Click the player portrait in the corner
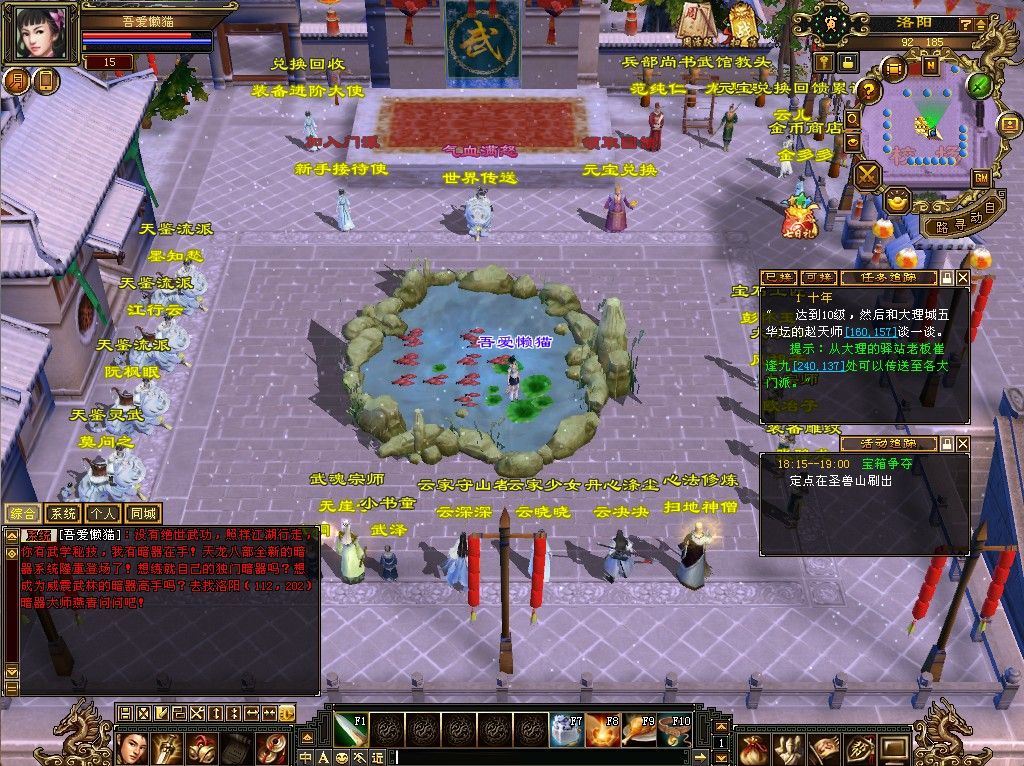Viewport: 1024px width, 766px height. click(x=42, y=33)
